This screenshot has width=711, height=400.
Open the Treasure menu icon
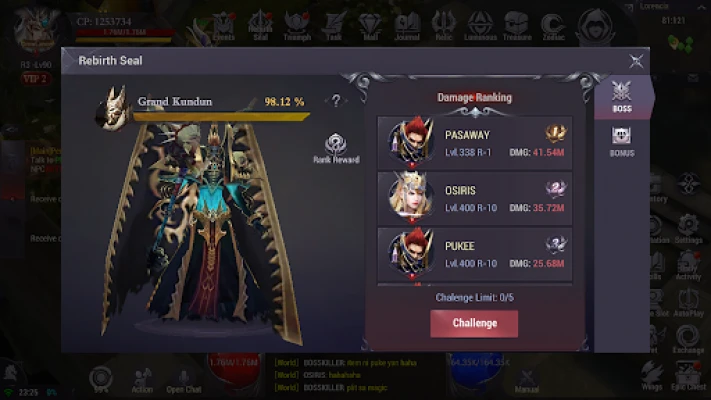click(x=516, y=24)
